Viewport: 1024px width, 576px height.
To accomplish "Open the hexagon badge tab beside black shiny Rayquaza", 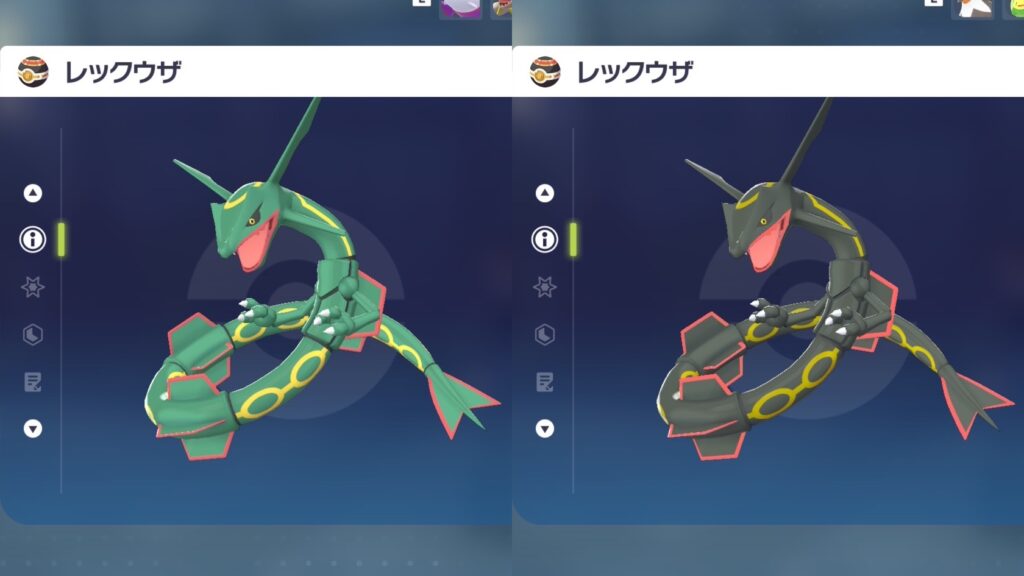I will click(x=545, y=334).
